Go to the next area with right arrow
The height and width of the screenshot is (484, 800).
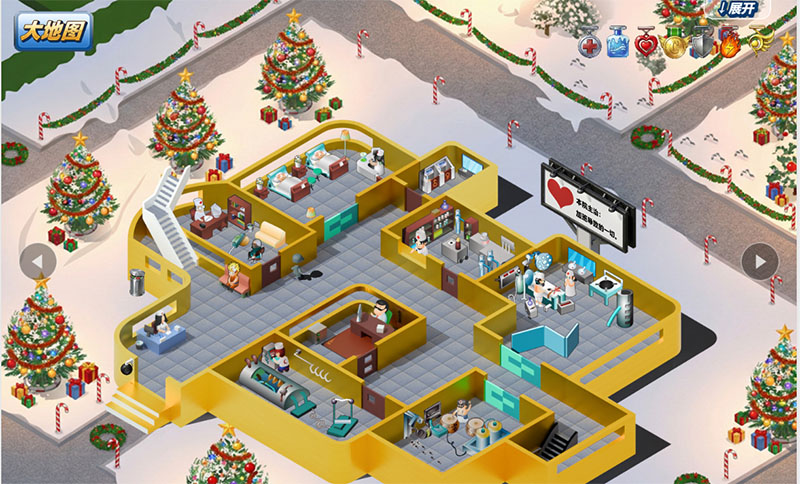click(x=760, y=262)
